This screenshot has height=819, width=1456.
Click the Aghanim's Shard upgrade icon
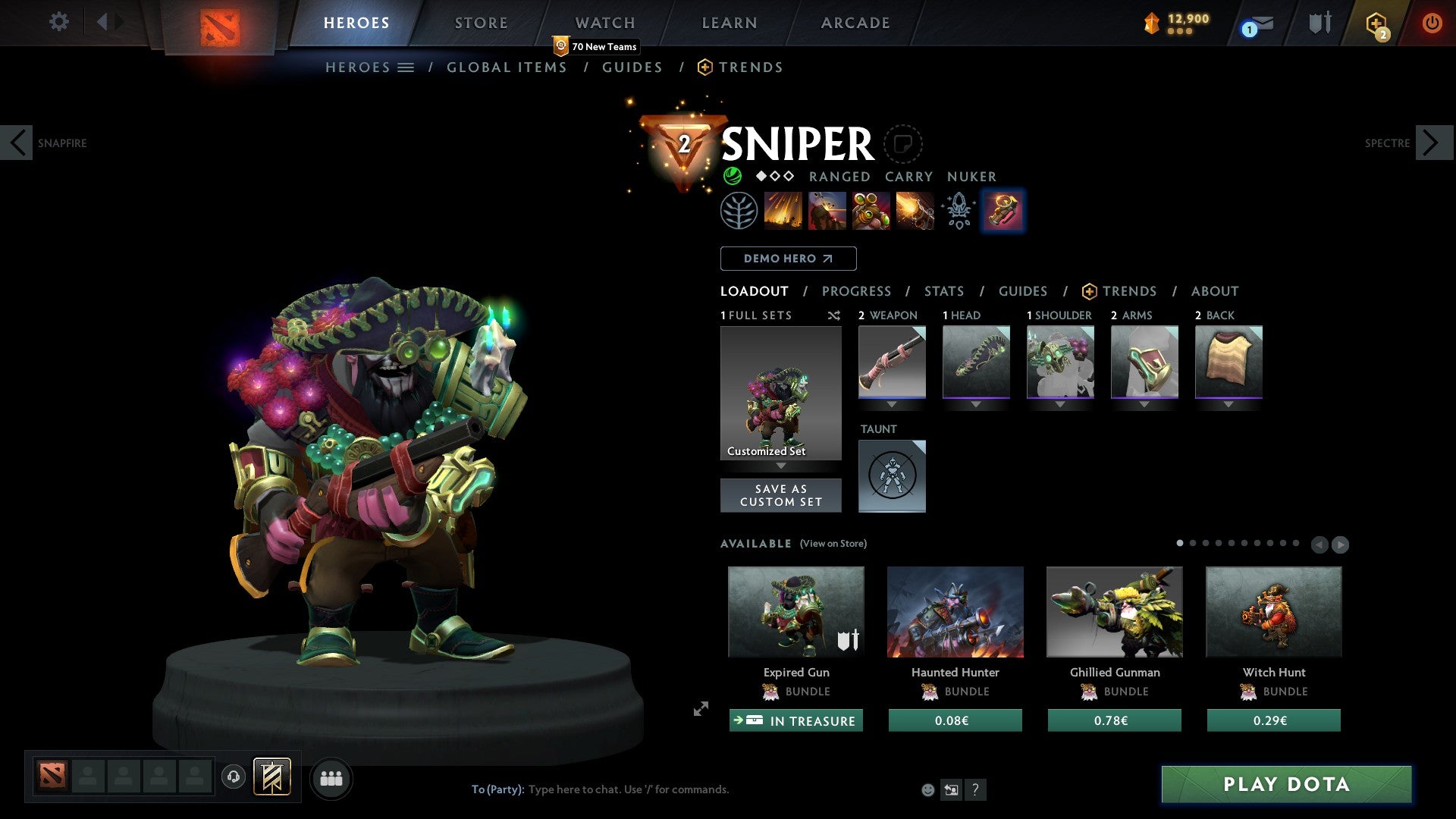click(958, 211)
